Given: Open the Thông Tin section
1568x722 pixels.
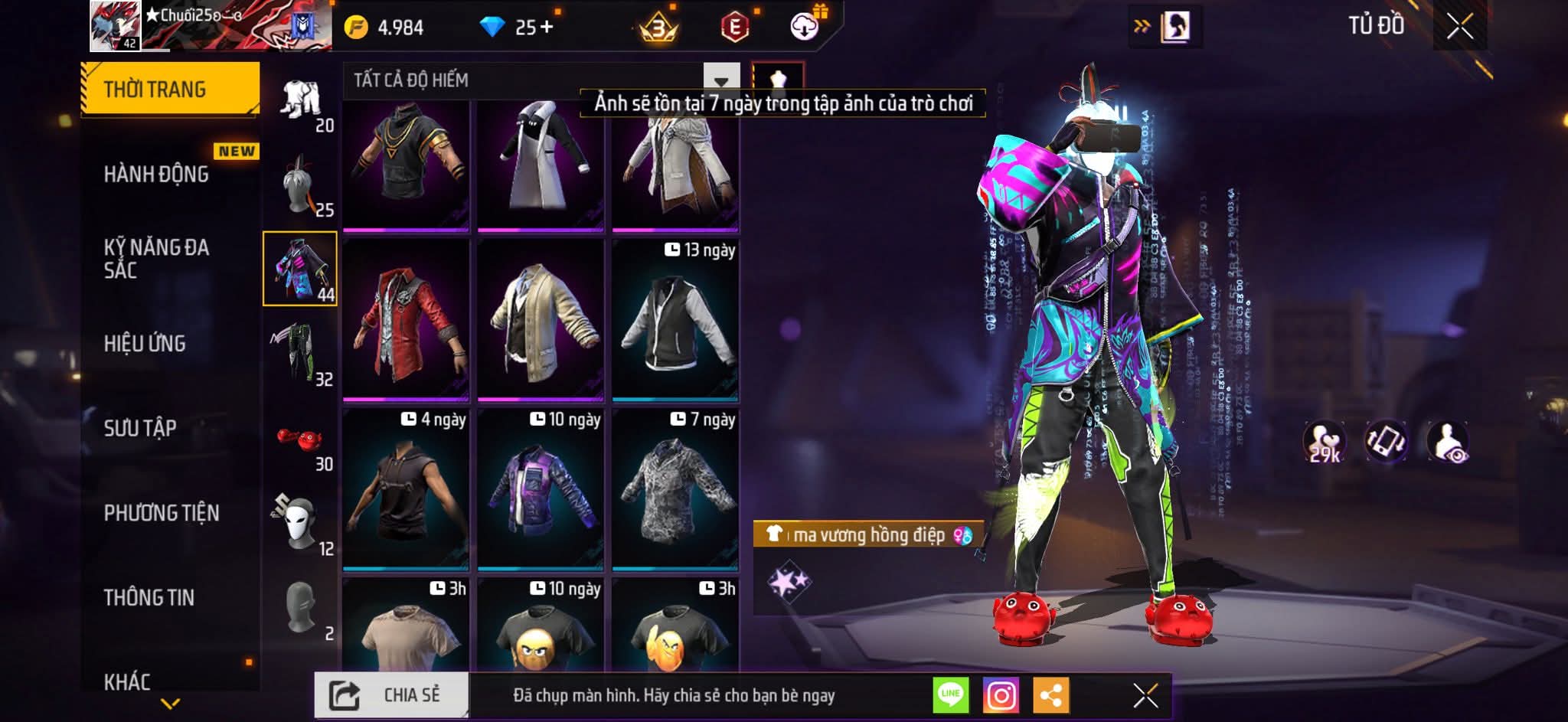Looking at the screenshot, I should [x=149, y=597].
